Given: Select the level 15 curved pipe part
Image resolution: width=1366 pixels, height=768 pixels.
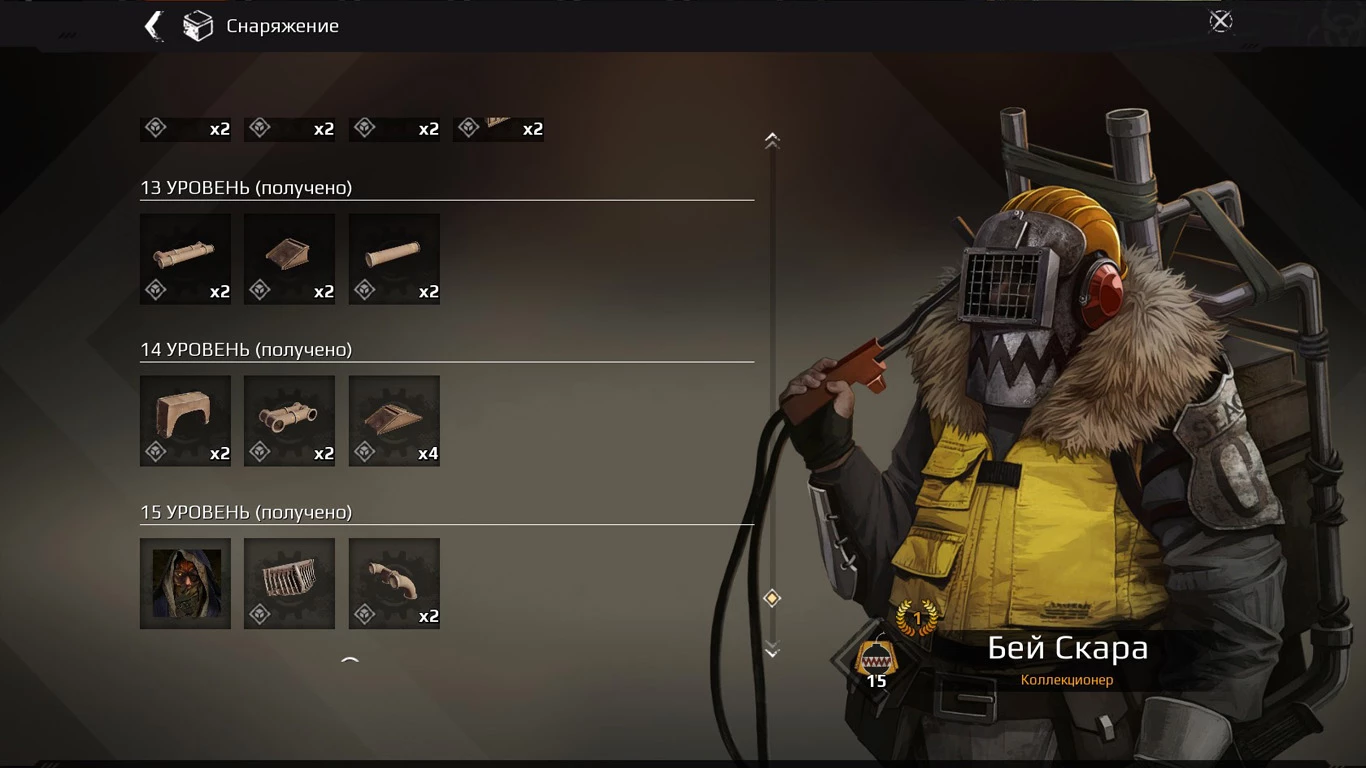Looking at the screenshot, I should [394, 583].
